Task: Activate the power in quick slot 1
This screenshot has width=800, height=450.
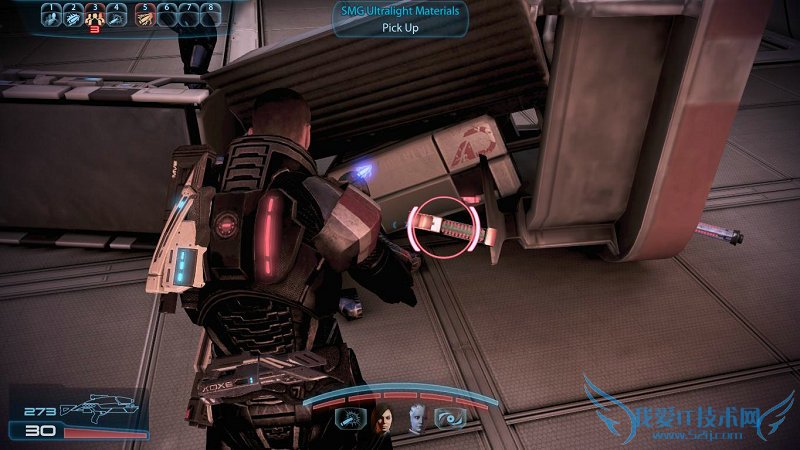Action: coord(51,16)
